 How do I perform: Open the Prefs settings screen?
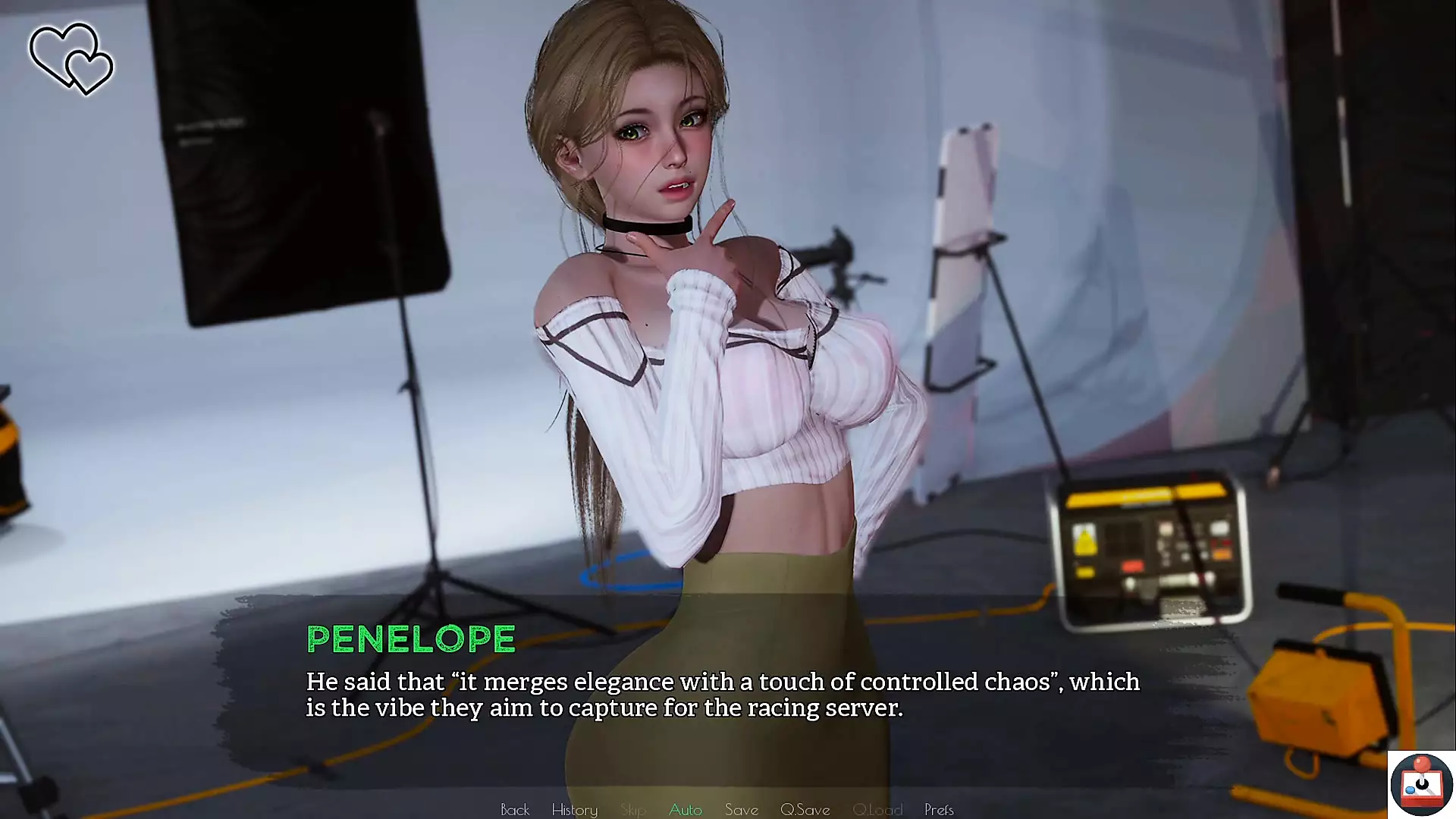[938, 809]
